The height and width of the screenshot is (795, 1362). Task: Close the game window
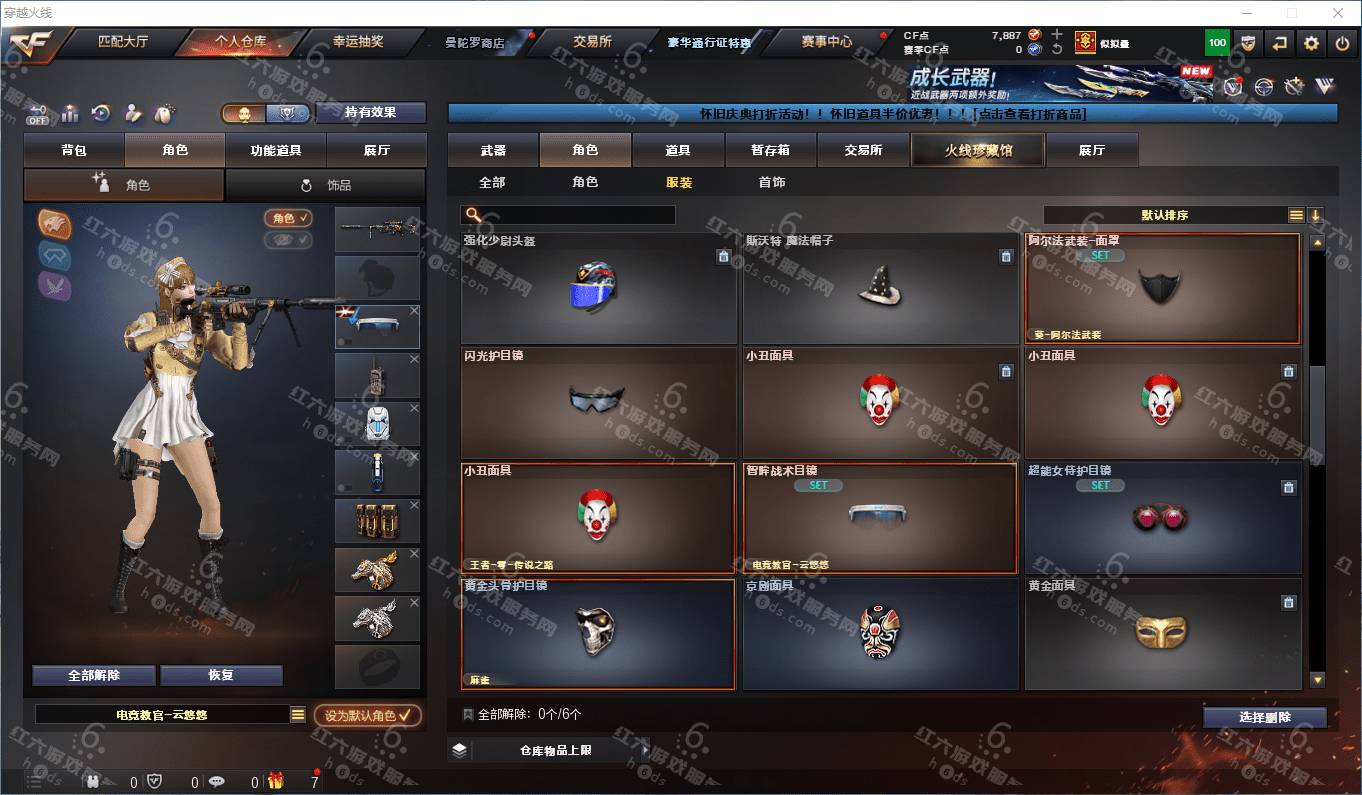[x=1339, y=12]
